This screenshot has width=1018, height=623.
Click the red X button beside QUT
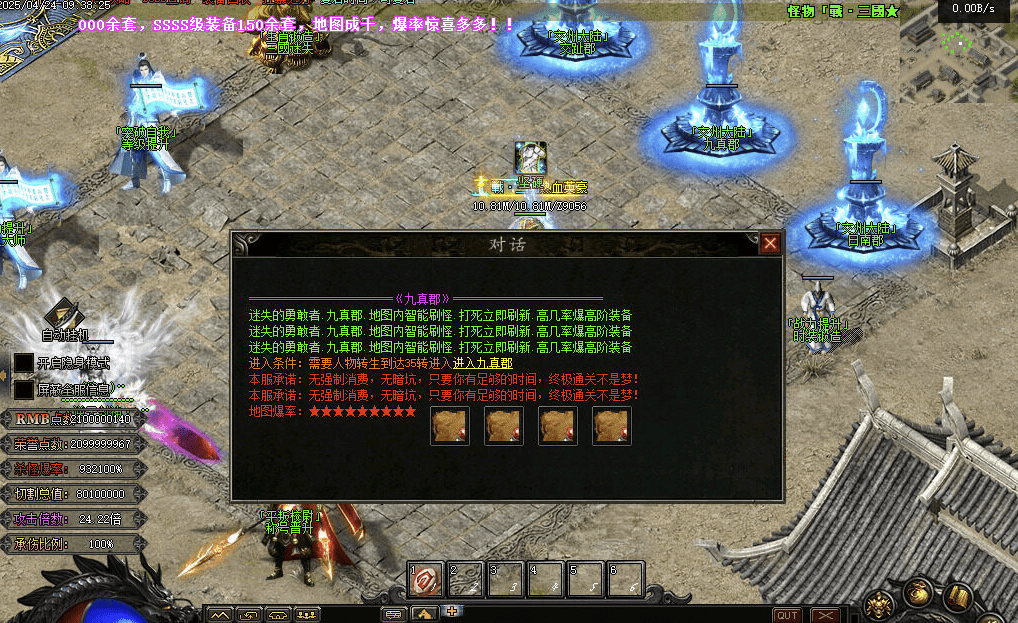point(824,615)
